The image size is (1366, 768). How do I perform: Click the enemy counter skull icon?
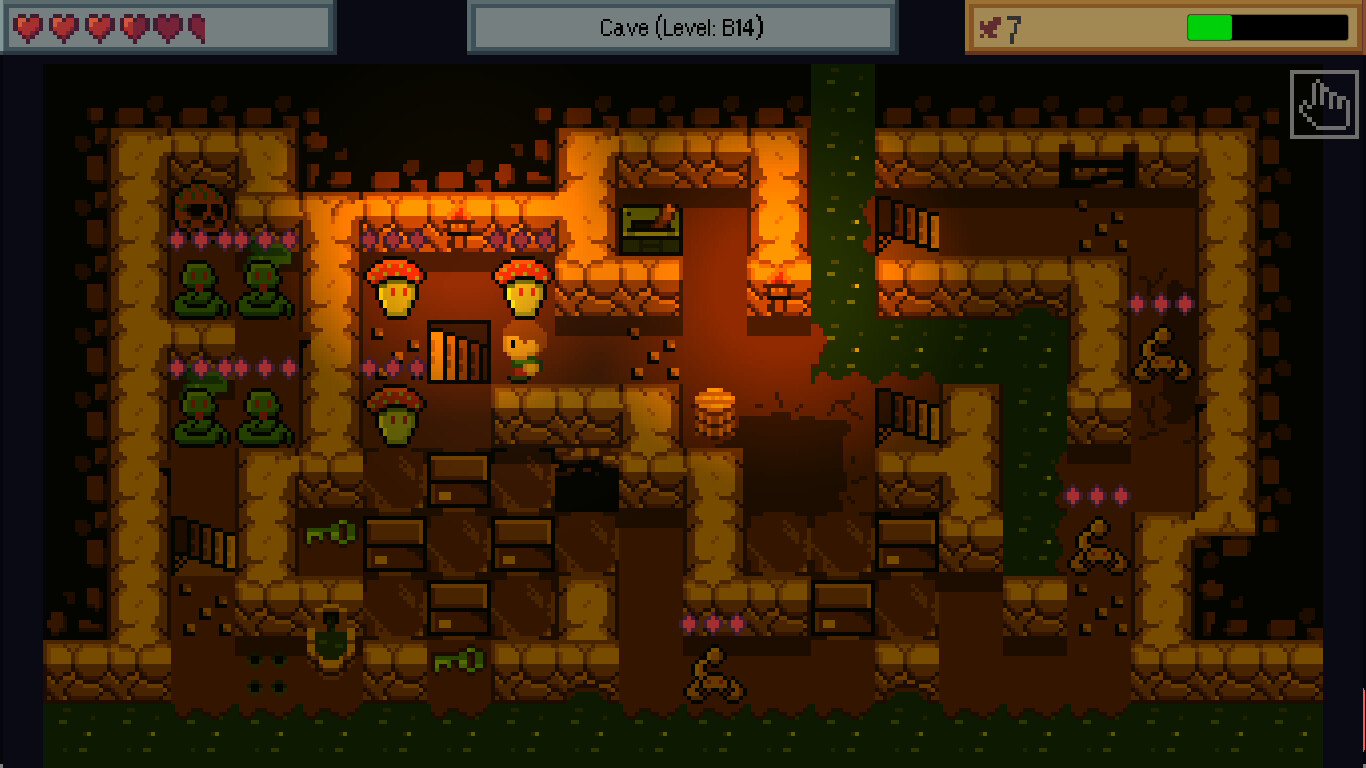tap(991, 29)
